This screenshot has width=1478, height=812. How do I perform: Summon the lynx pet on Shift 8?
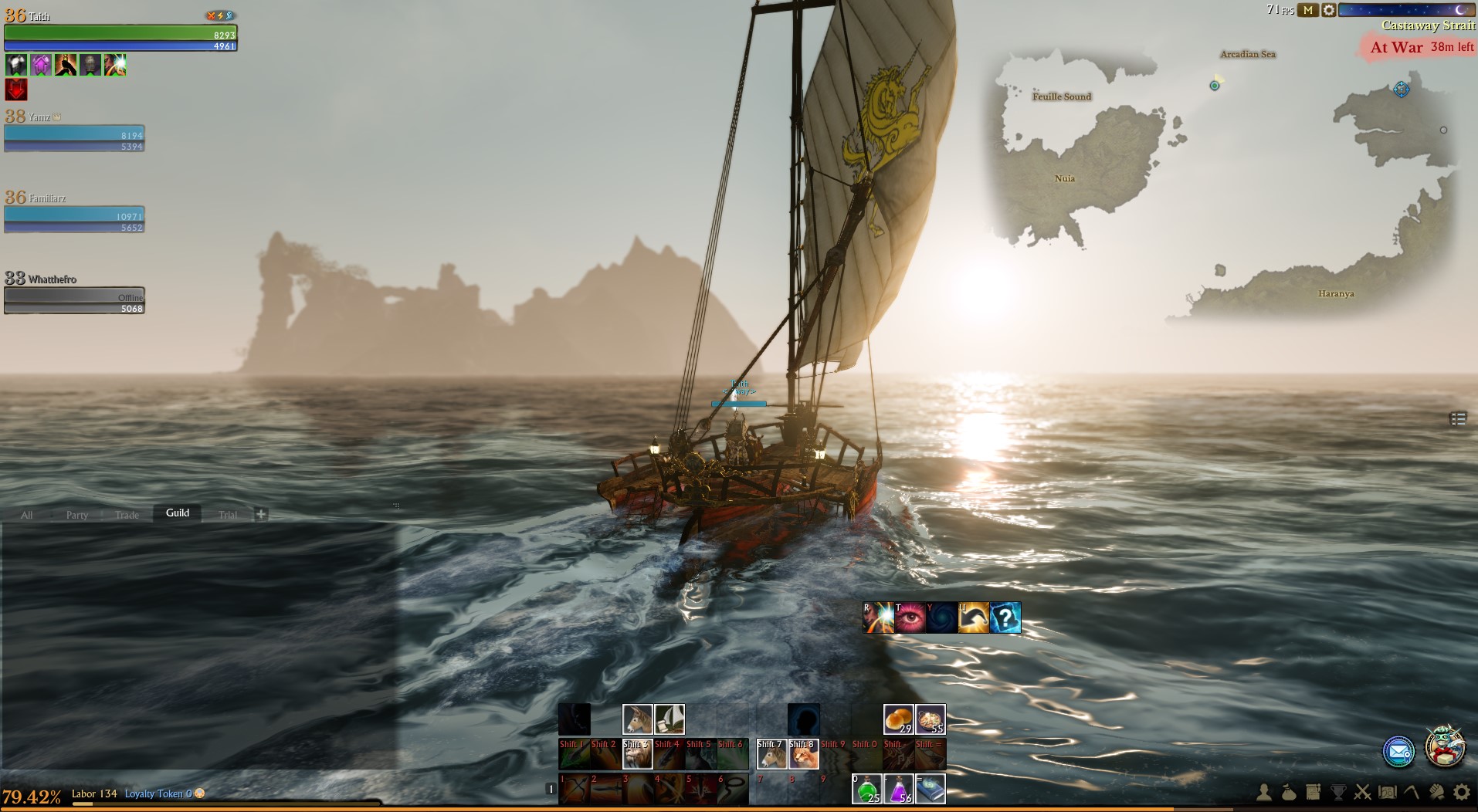pyautogui.click(x=803, y=754)
